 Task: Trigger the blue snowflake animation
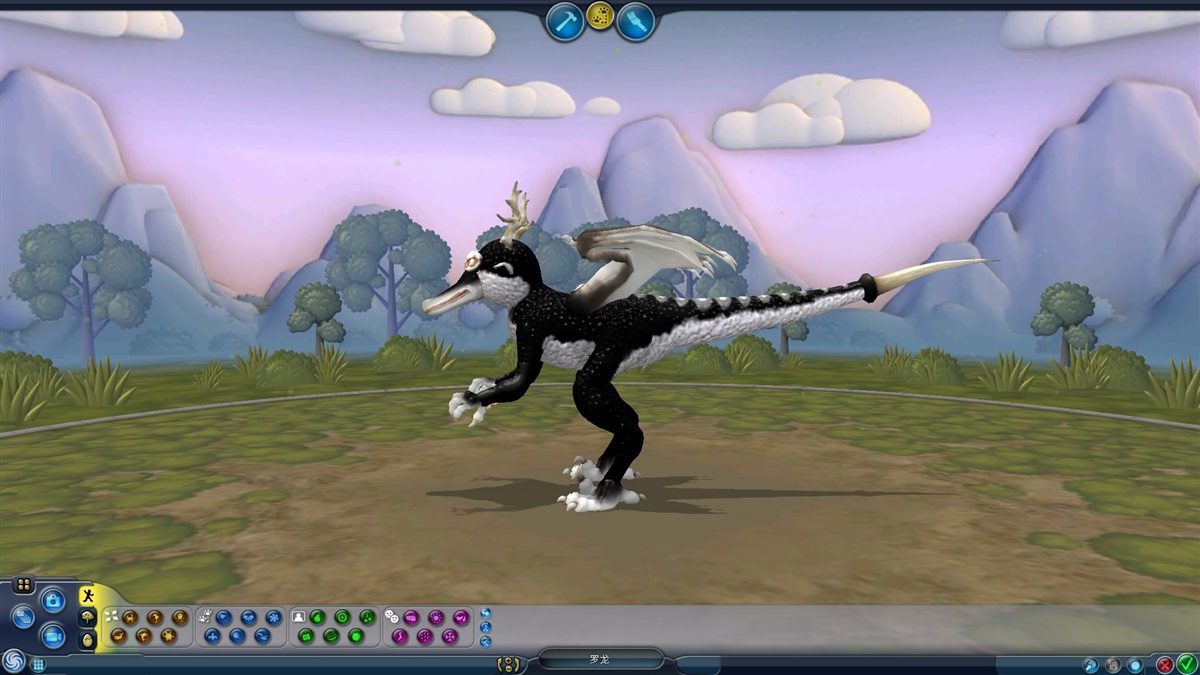(273, 617)
